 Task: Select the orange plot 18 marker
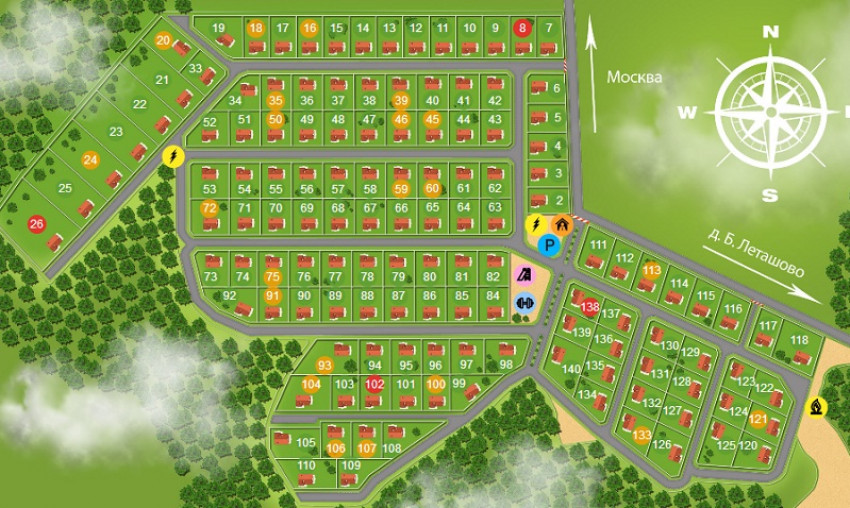pos(256,28)
